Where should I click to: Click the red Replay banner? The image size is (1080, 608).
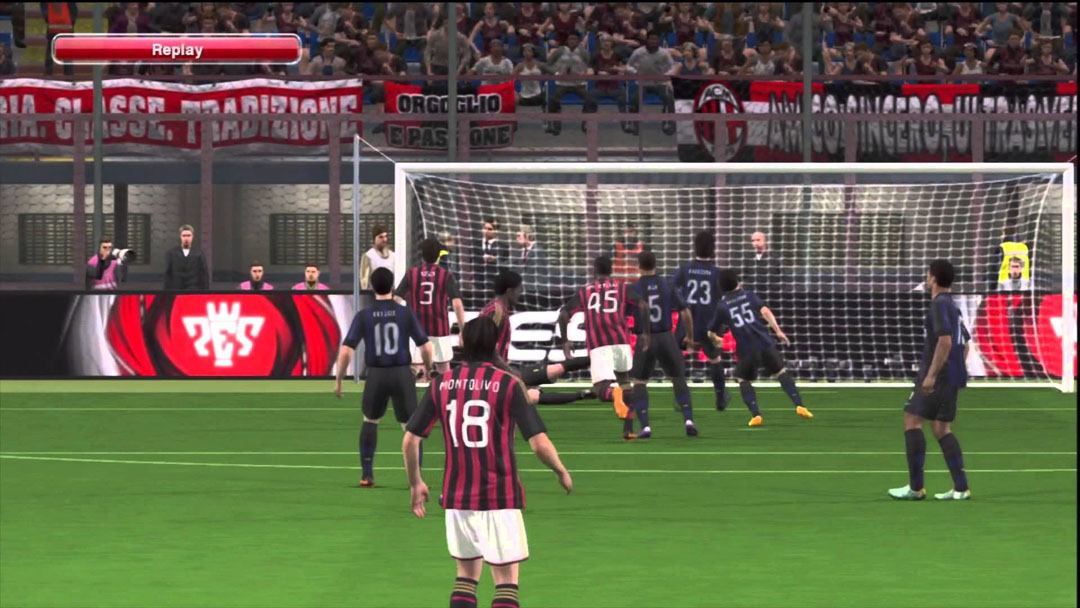[177, 49]
